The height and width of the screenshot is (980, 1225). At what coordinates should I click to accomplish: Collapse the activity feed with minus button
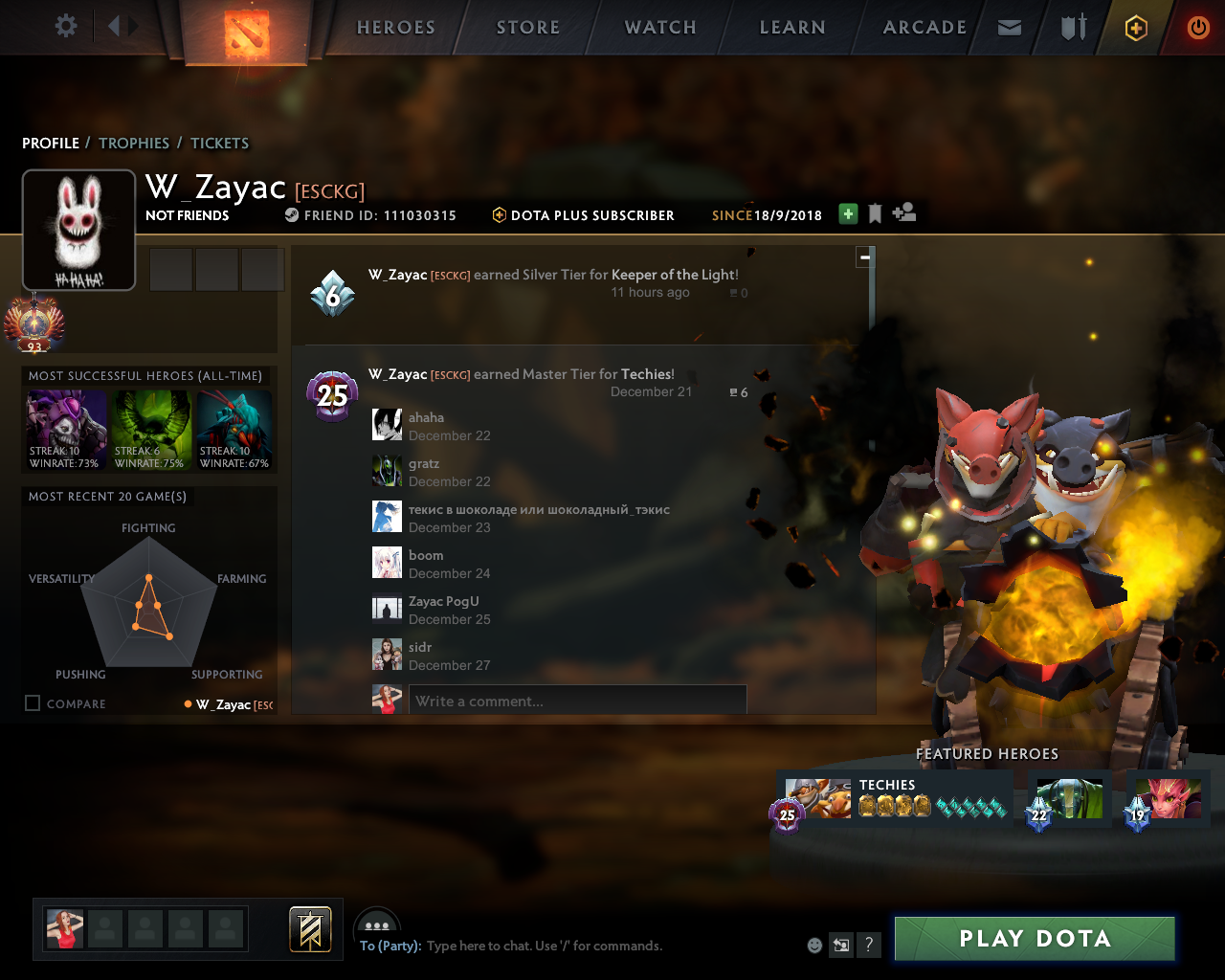click(865, 256)
